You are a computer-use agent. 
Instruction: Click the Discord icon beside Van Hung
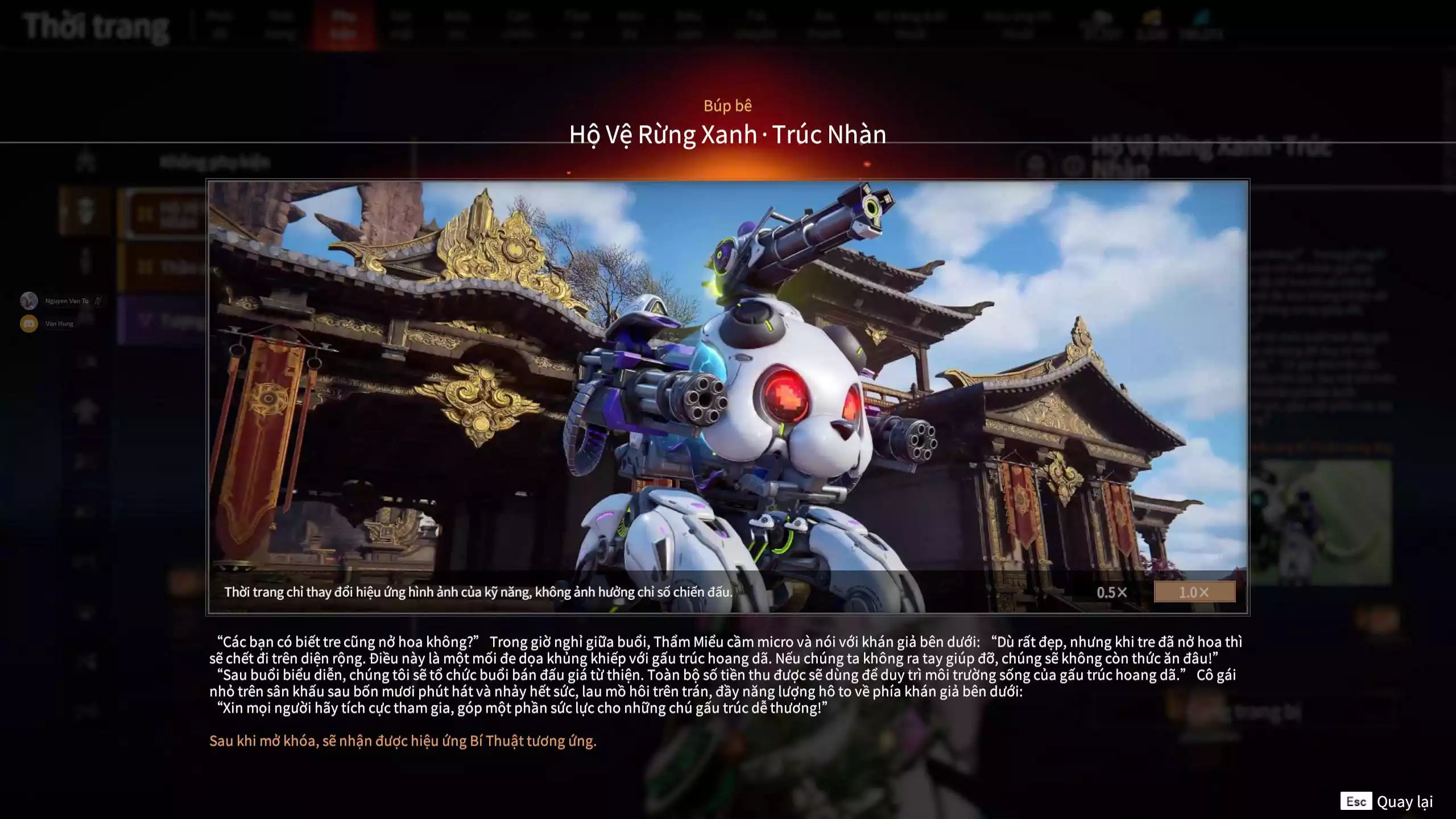(29, 323)
